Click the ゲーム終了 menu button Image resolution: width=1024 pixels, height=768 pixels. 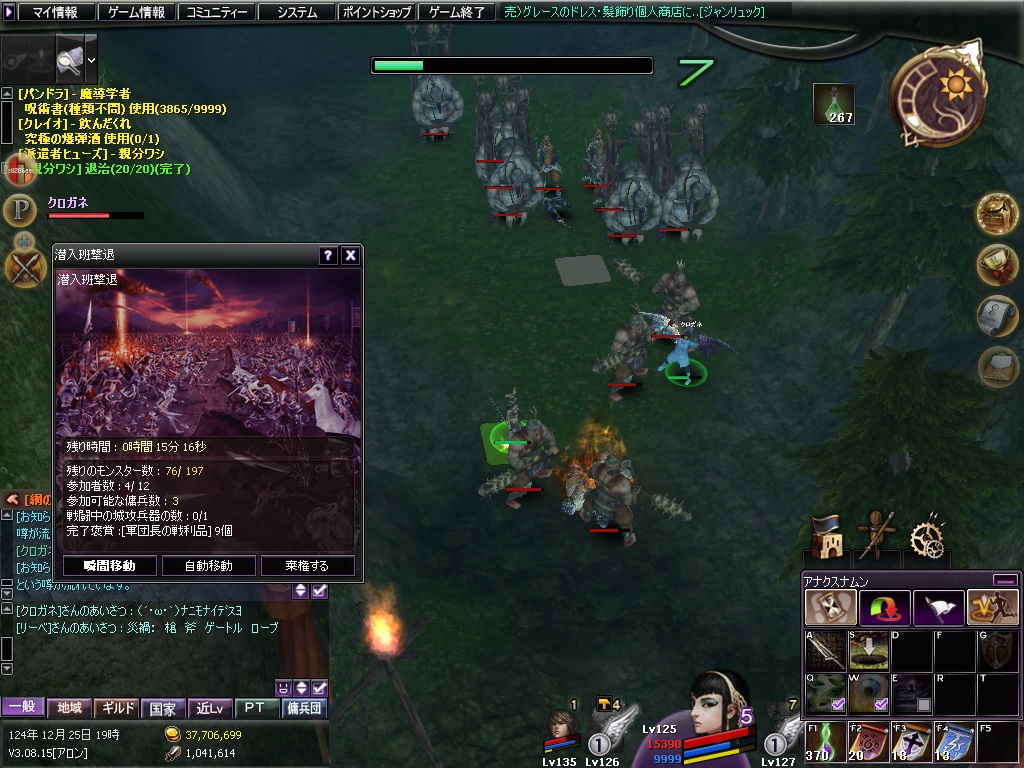point(456,12)
